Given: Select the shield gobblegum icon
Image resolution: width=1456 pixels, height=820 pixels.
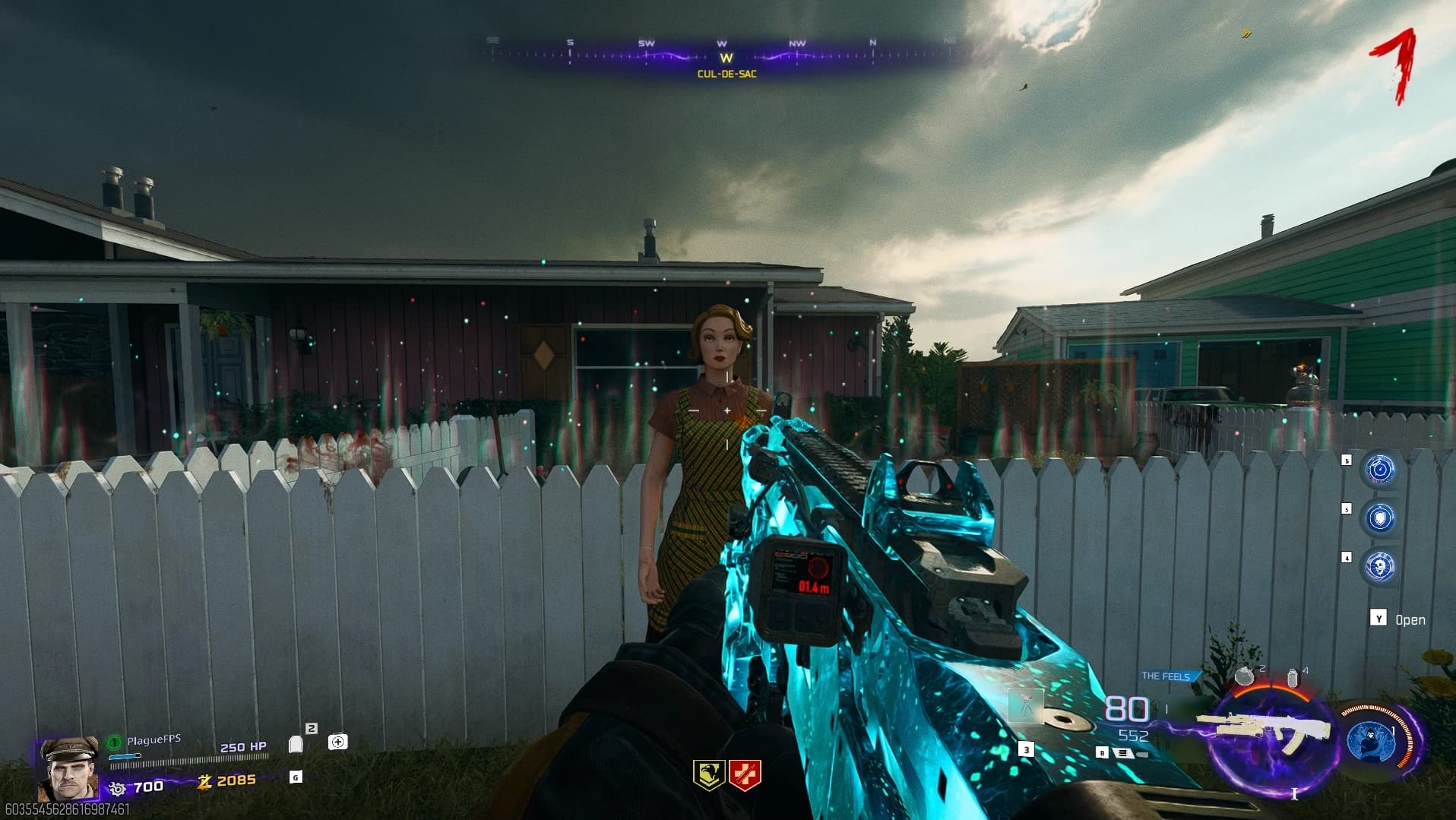Looking at the screenshot, I should pos(1380,518).
